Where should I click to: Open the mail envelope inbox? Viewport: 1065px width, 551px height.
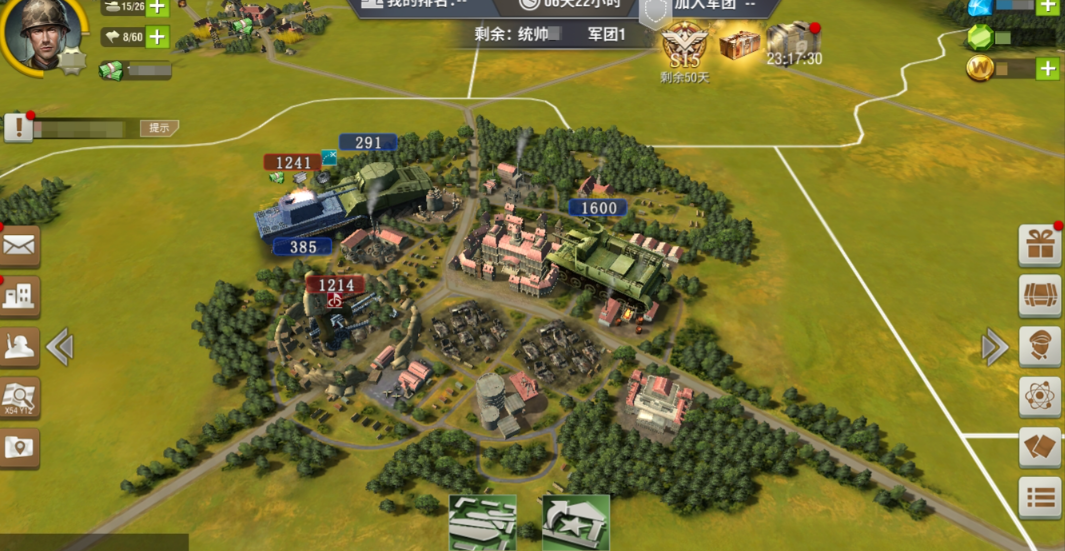coord(19,245)
